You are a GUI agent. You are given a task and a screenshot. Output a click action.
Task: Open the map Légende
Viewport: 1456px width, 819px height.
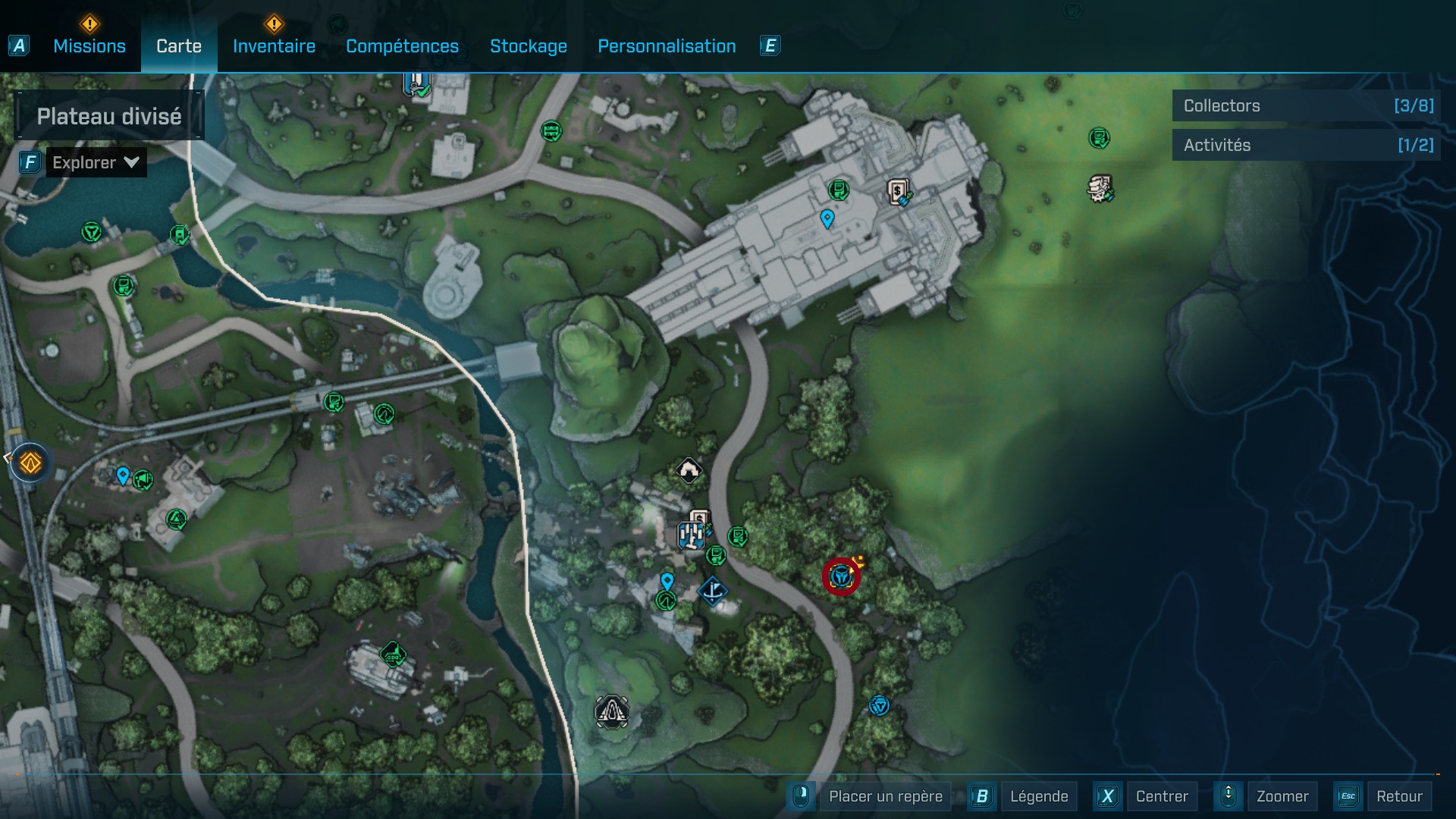pos(1038,796)
